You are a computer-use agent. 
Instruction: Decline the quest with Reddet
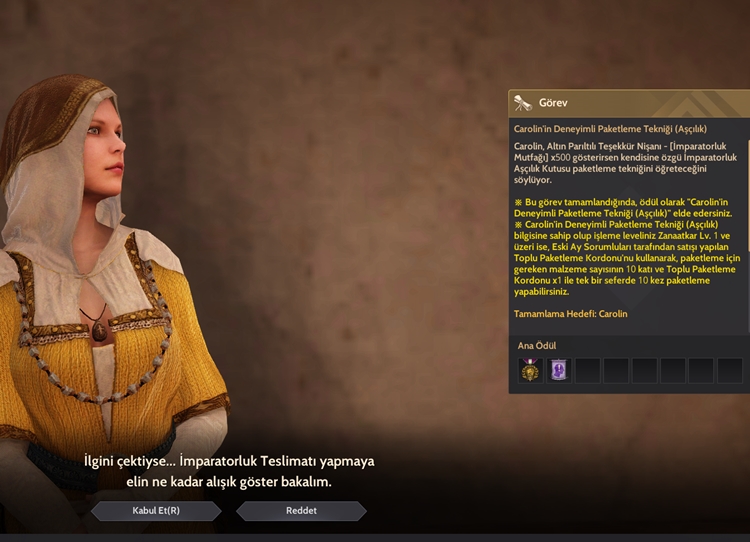click(x=301, y=511)
